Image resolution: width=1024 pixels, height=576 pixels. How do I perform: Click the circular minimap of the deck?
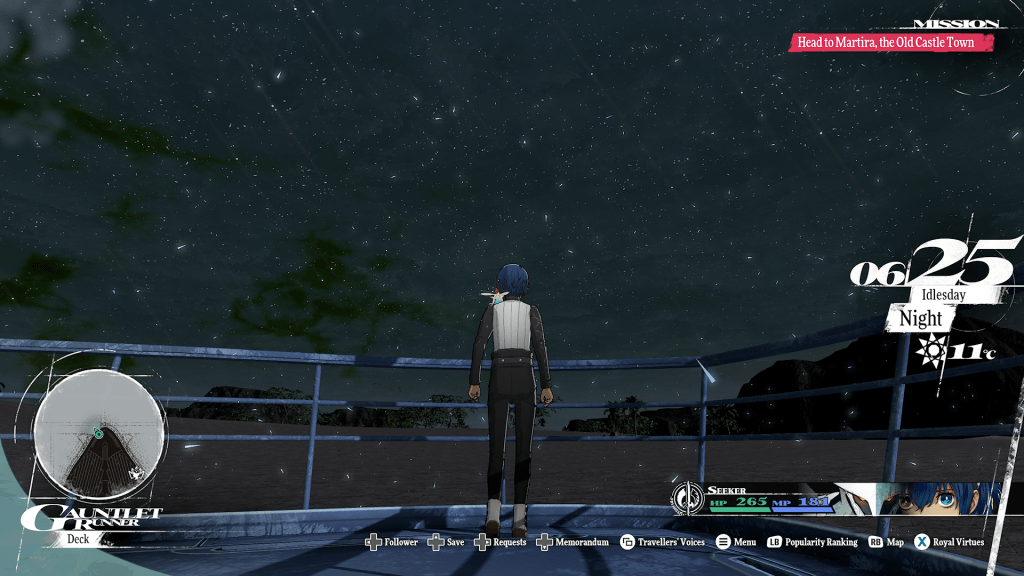pos(98,433)
